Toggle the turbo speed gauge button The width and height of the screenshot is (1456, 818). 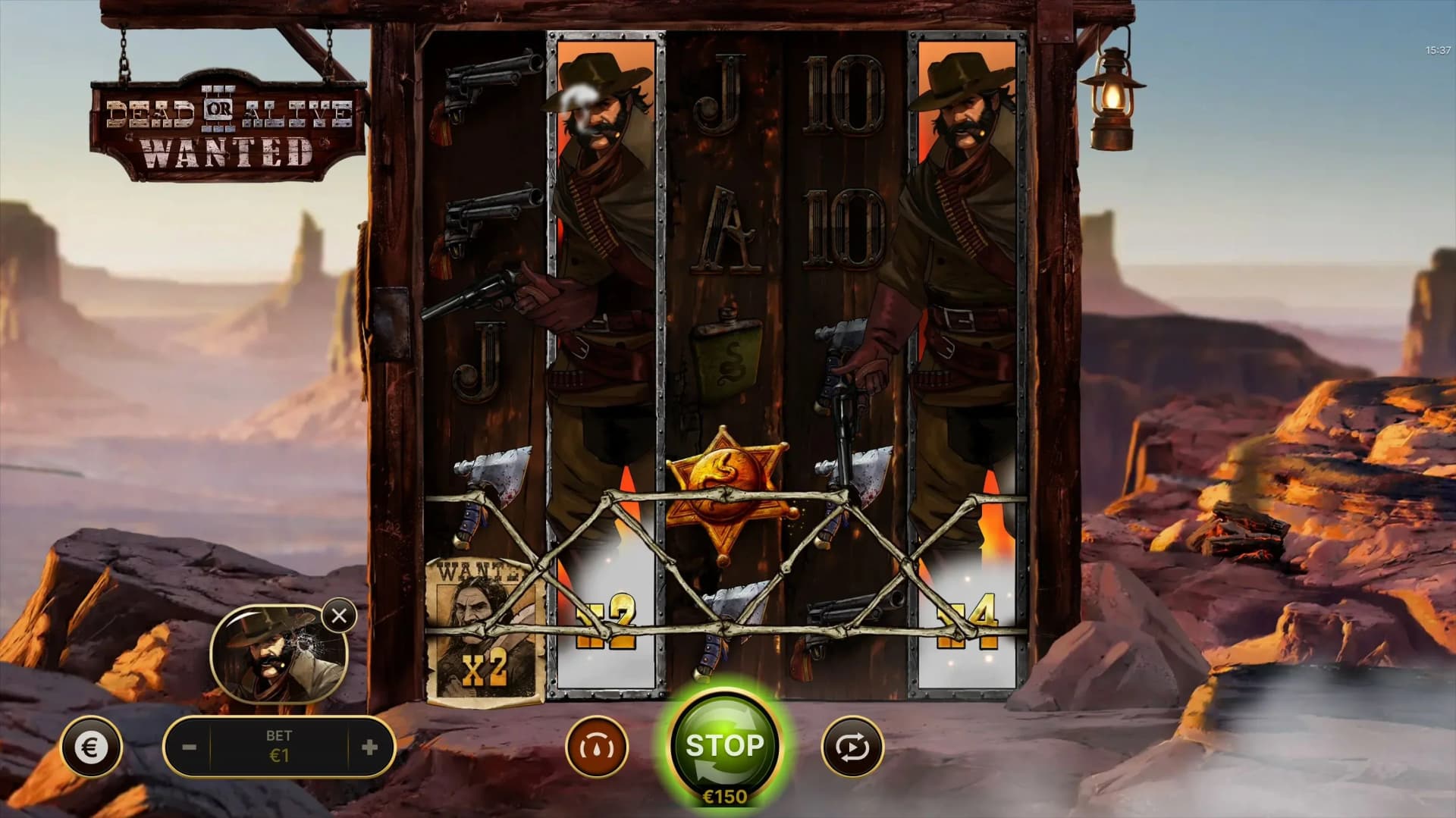(x=597, y=747)
